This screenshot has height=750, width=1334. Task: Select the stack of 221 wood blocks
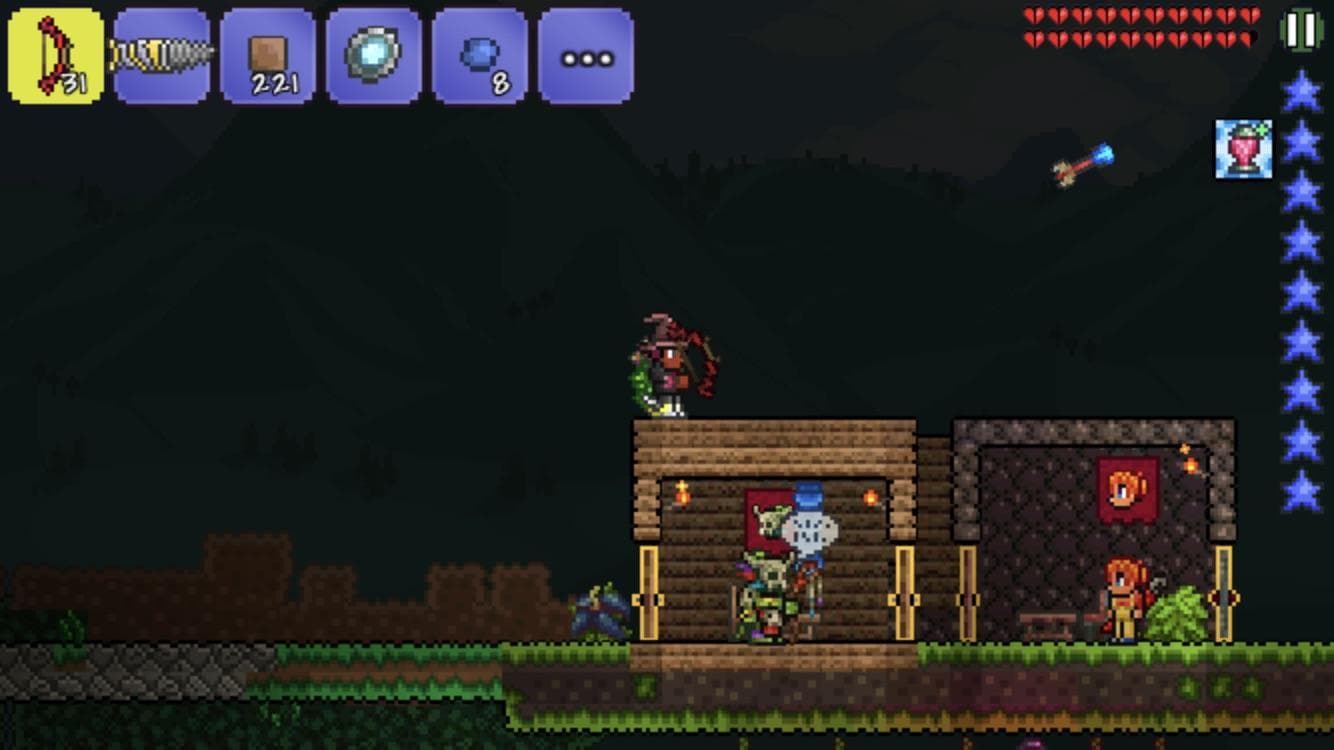click(265, 52)
